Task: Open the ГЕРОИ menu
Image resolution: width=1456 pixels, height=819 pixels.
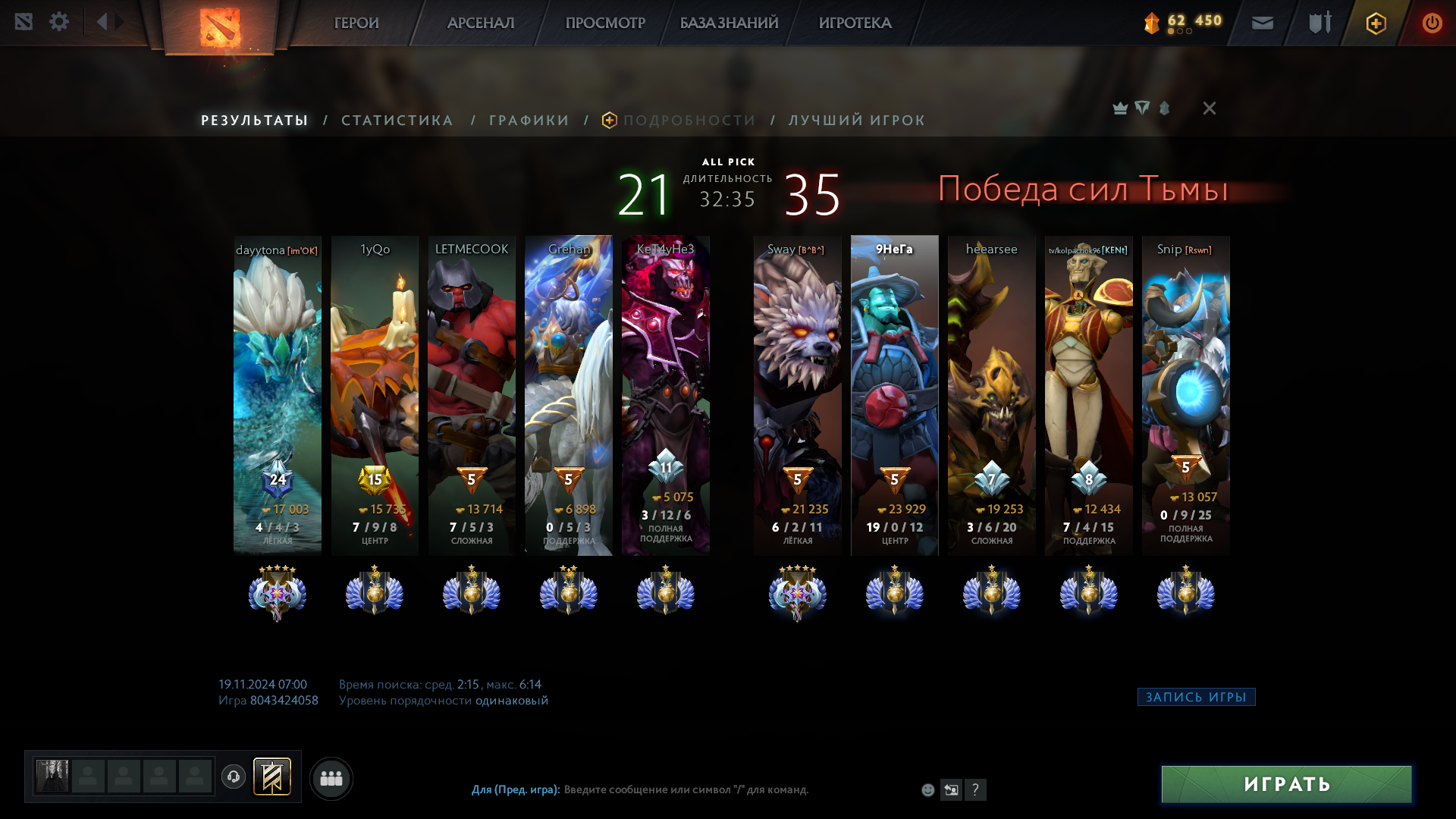Action: pyautogui.click(x=356, y=23)
